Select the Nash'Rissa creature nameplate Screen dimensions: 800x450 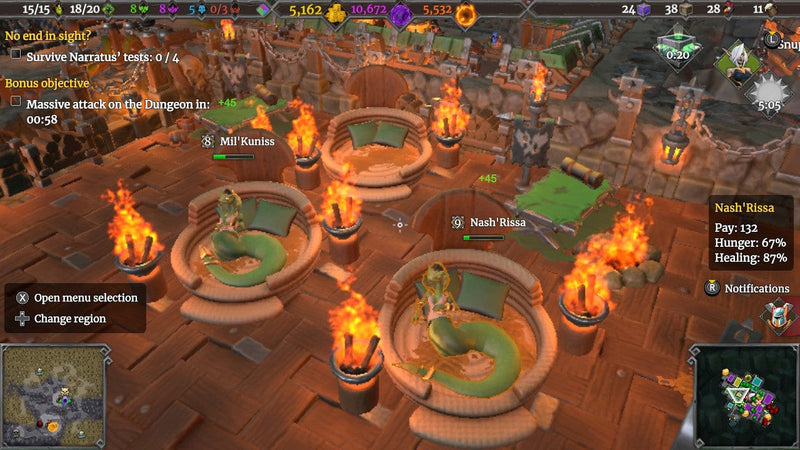[484, 223]
